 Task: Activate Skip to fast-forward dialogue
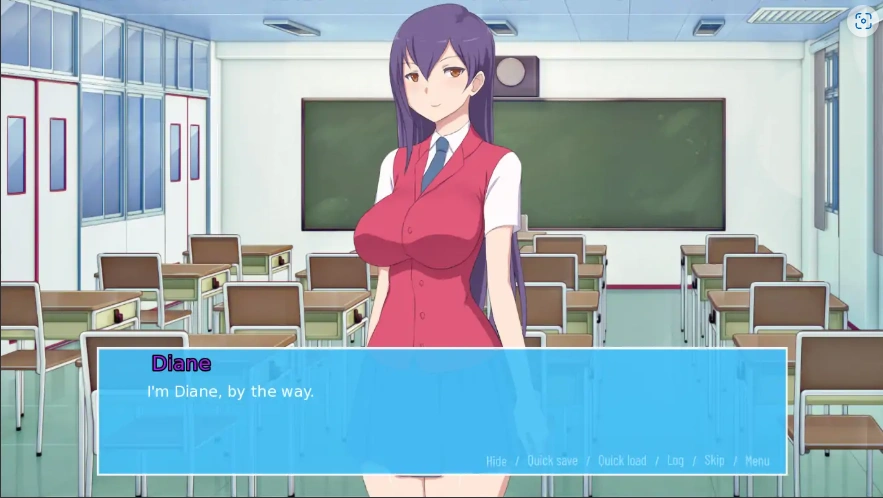714,461
